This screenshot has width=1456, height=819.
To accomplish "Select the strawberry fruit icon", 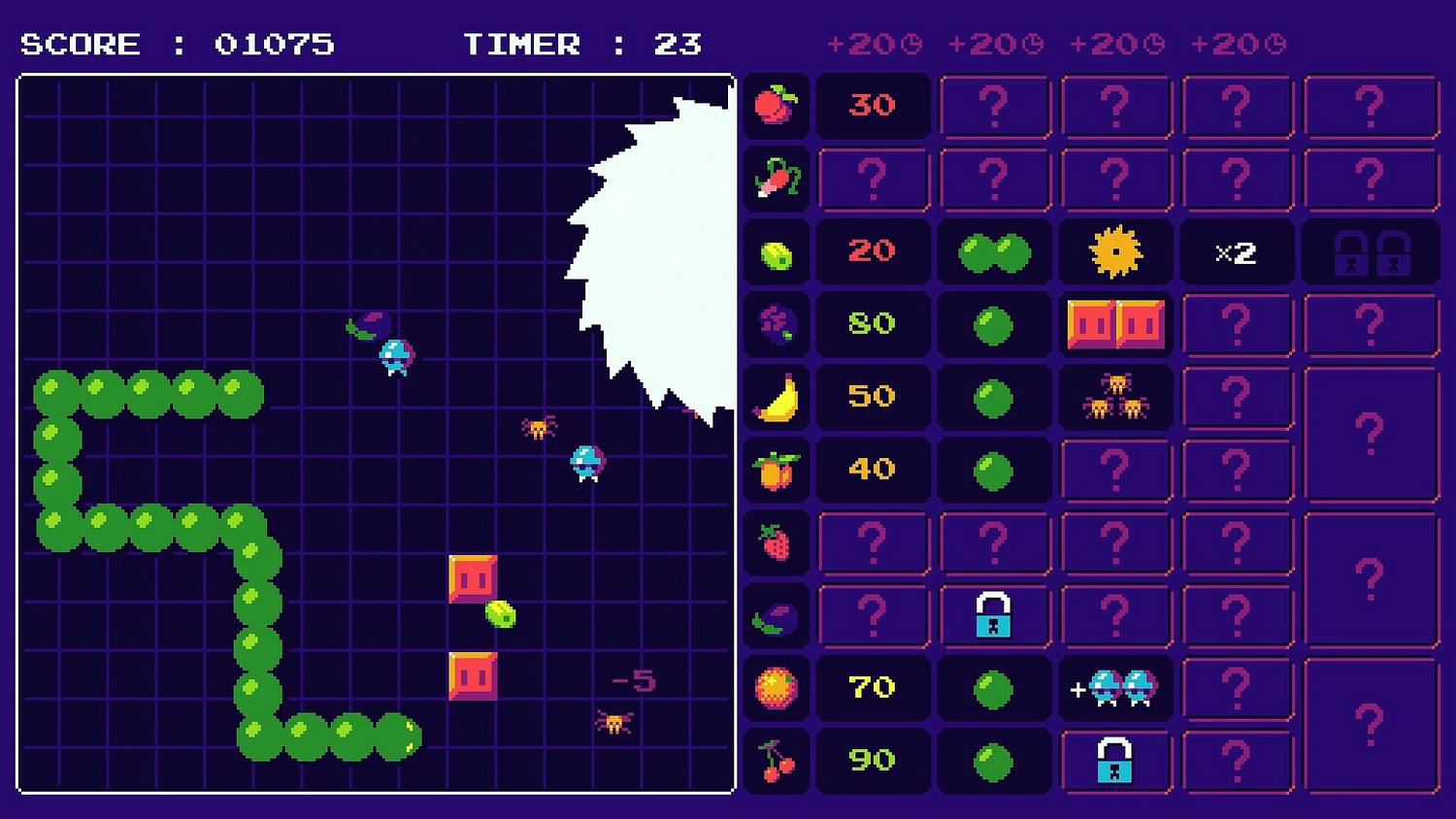I will pyautogui.click(x=776, y=542).
